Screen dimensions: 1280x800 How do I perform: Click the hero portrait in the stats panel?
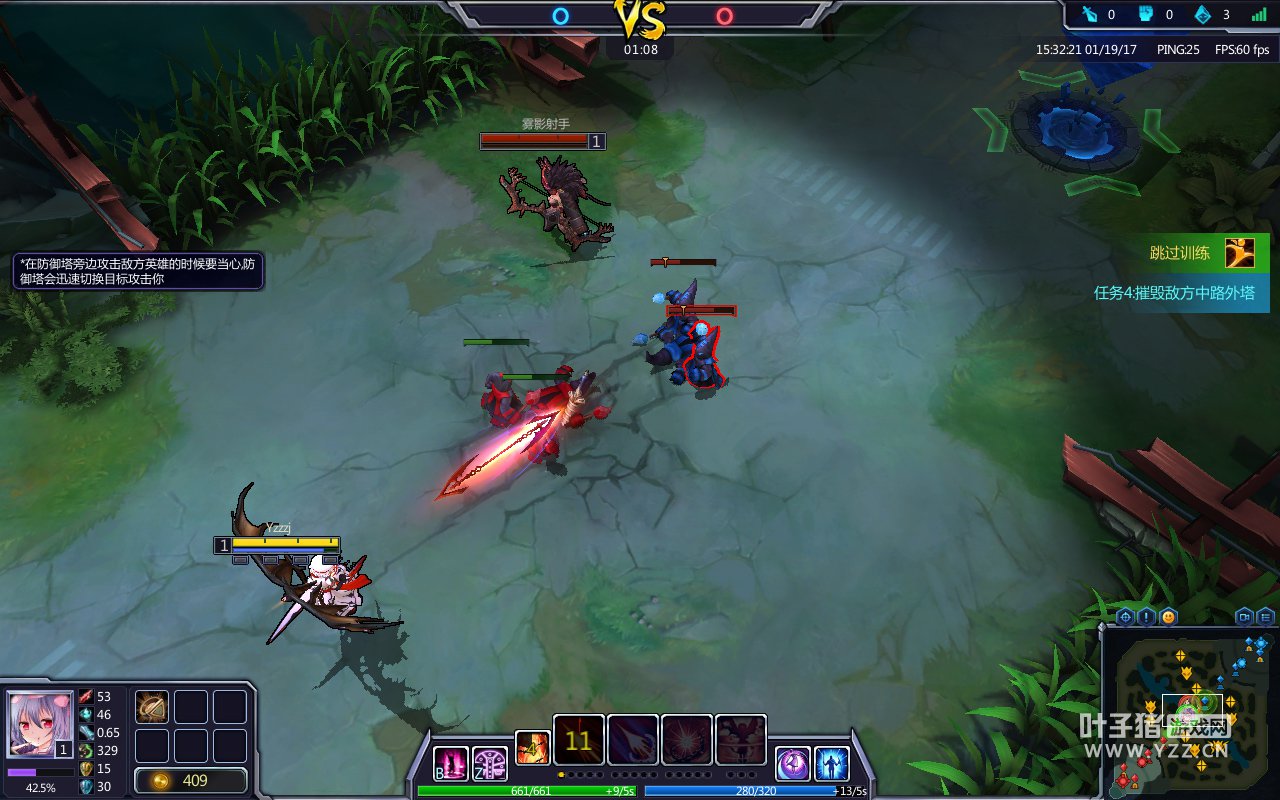coord(41,724)
